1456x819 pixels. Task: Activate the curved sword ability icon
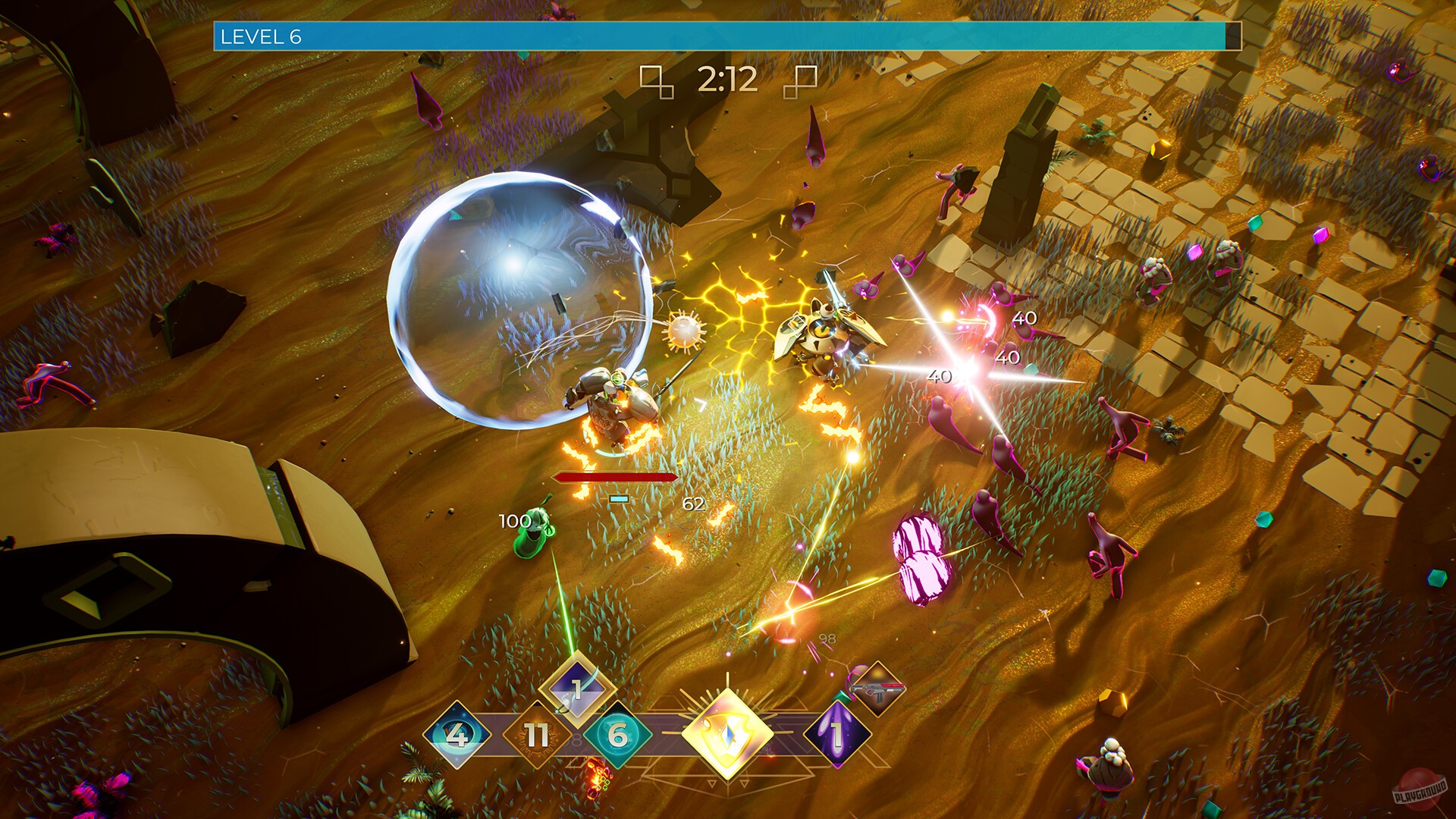point(576,689)
